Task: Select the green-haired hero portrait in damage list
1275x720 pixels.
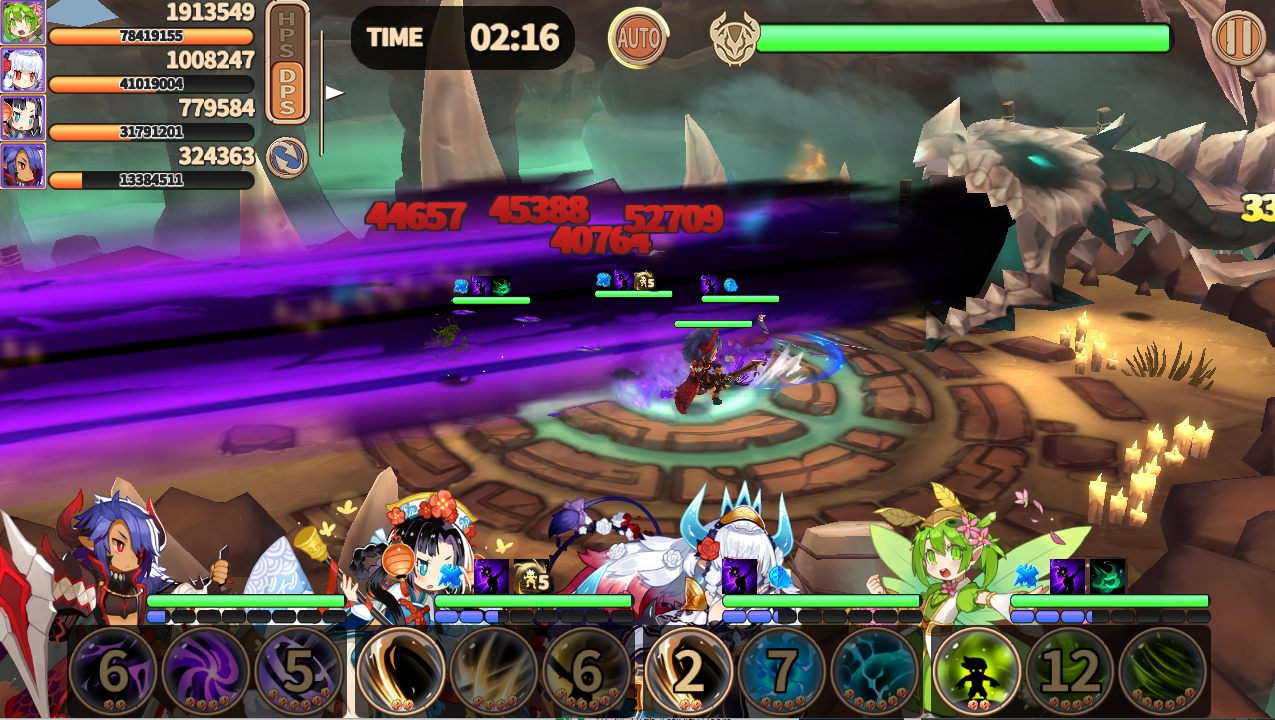Action: (x=22, y=22)
